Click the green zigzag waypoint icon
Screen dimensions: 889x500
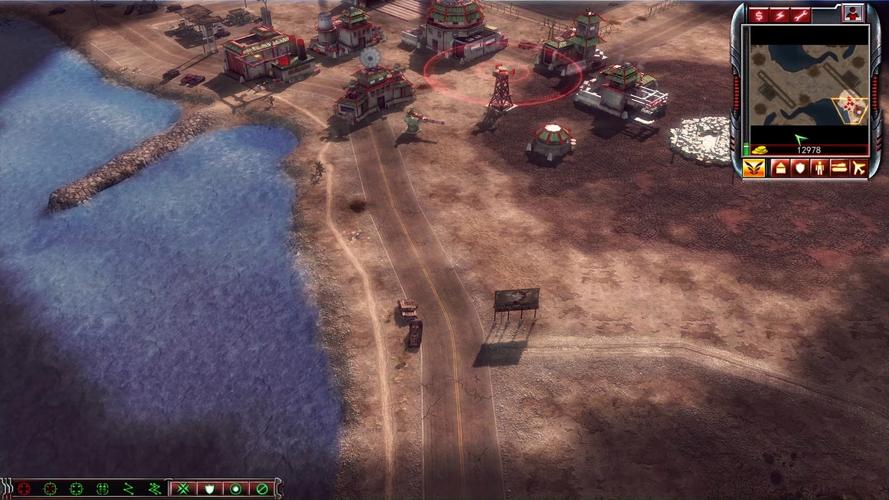click(x=128, y=489)
